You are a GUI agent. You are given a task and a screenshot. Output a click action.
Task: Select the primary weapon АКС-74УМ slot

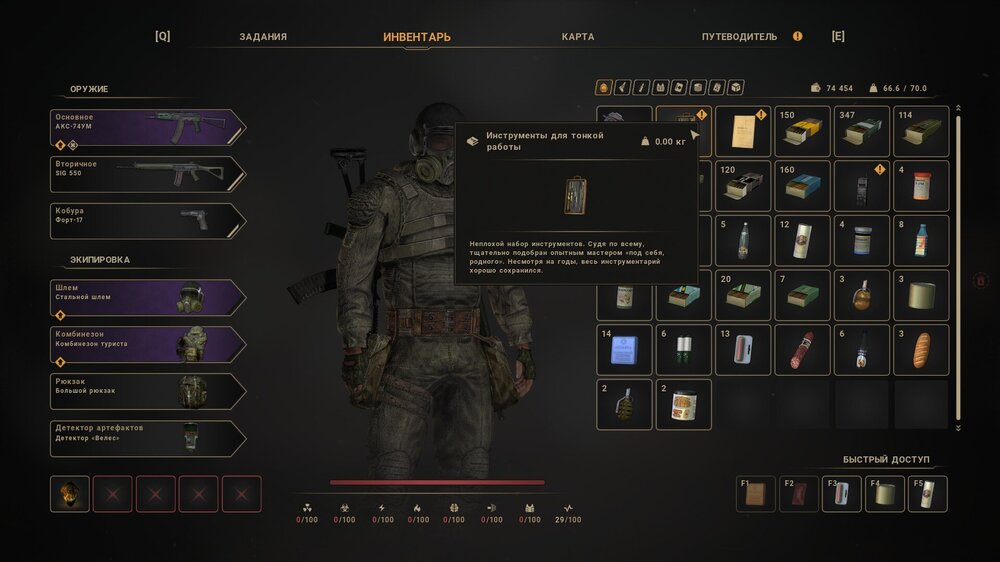(x=148, y=127)
